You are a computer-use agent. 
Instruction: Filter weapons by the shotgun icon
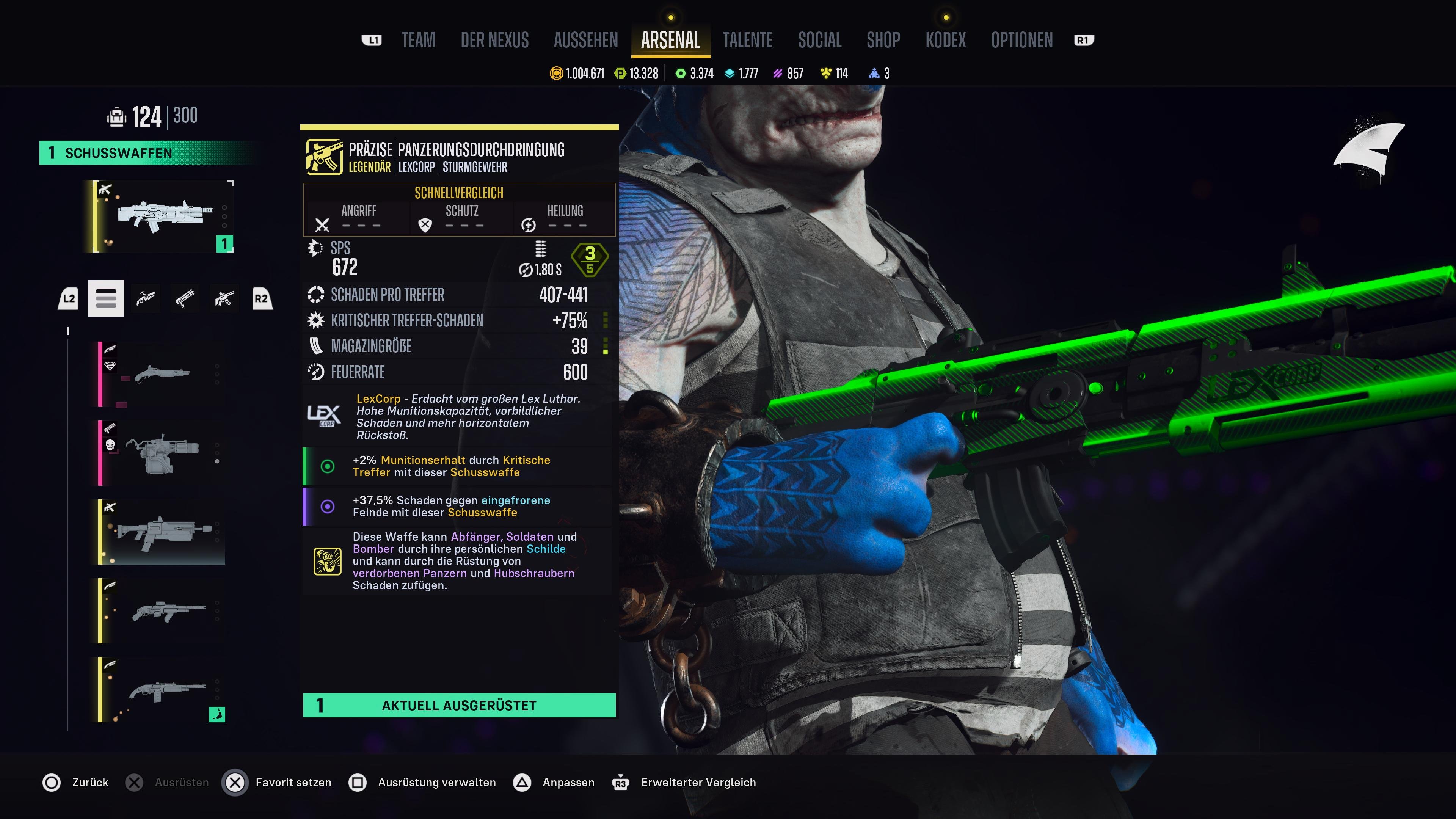pos(146,298)
